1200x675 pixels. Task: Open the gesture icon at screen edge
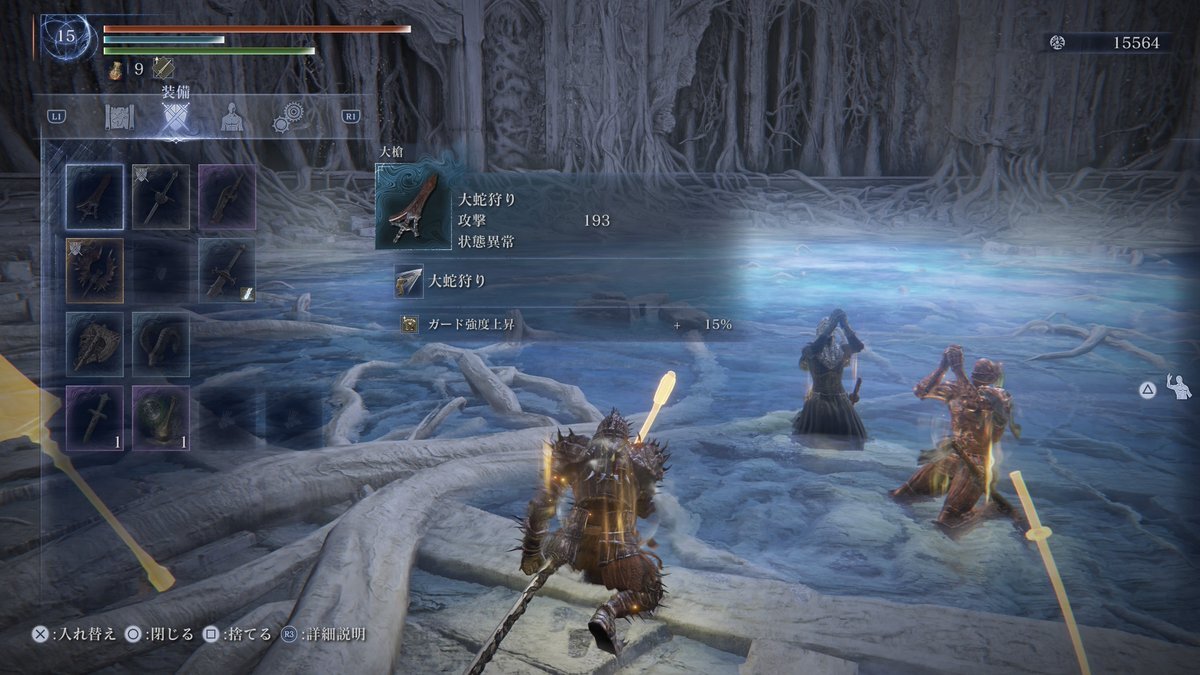pyautogui.click(x=1180, y=387)
